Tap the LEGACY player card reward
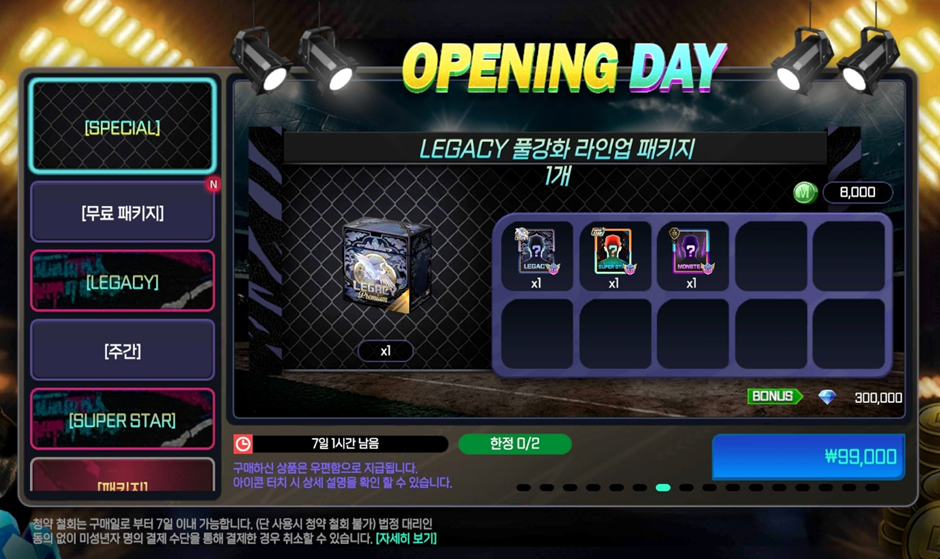Screen dimensions: 940x559 536,252
